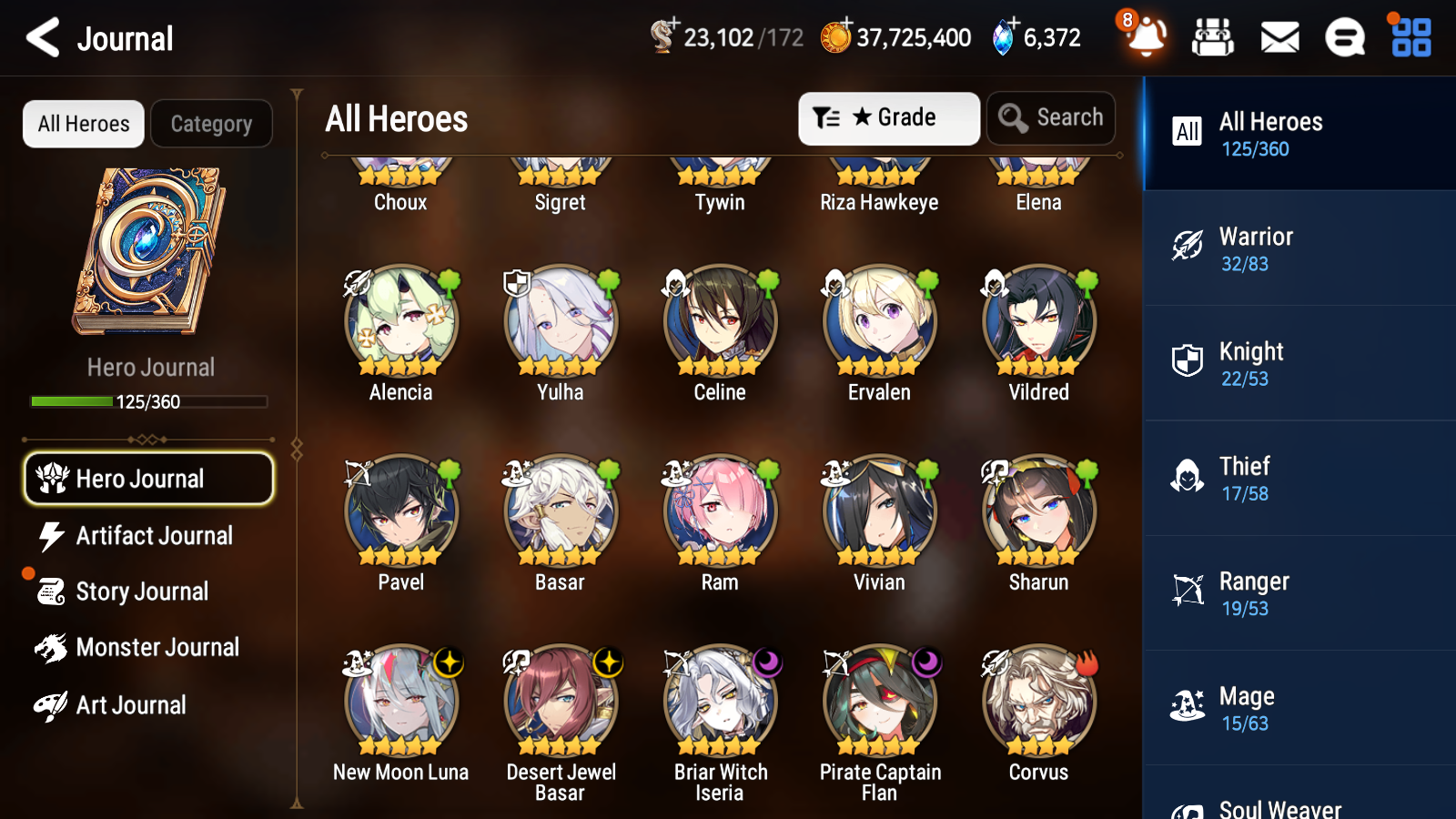Open the Search function for heroes
This screenshot has height=819, width=1456.
1051,118
